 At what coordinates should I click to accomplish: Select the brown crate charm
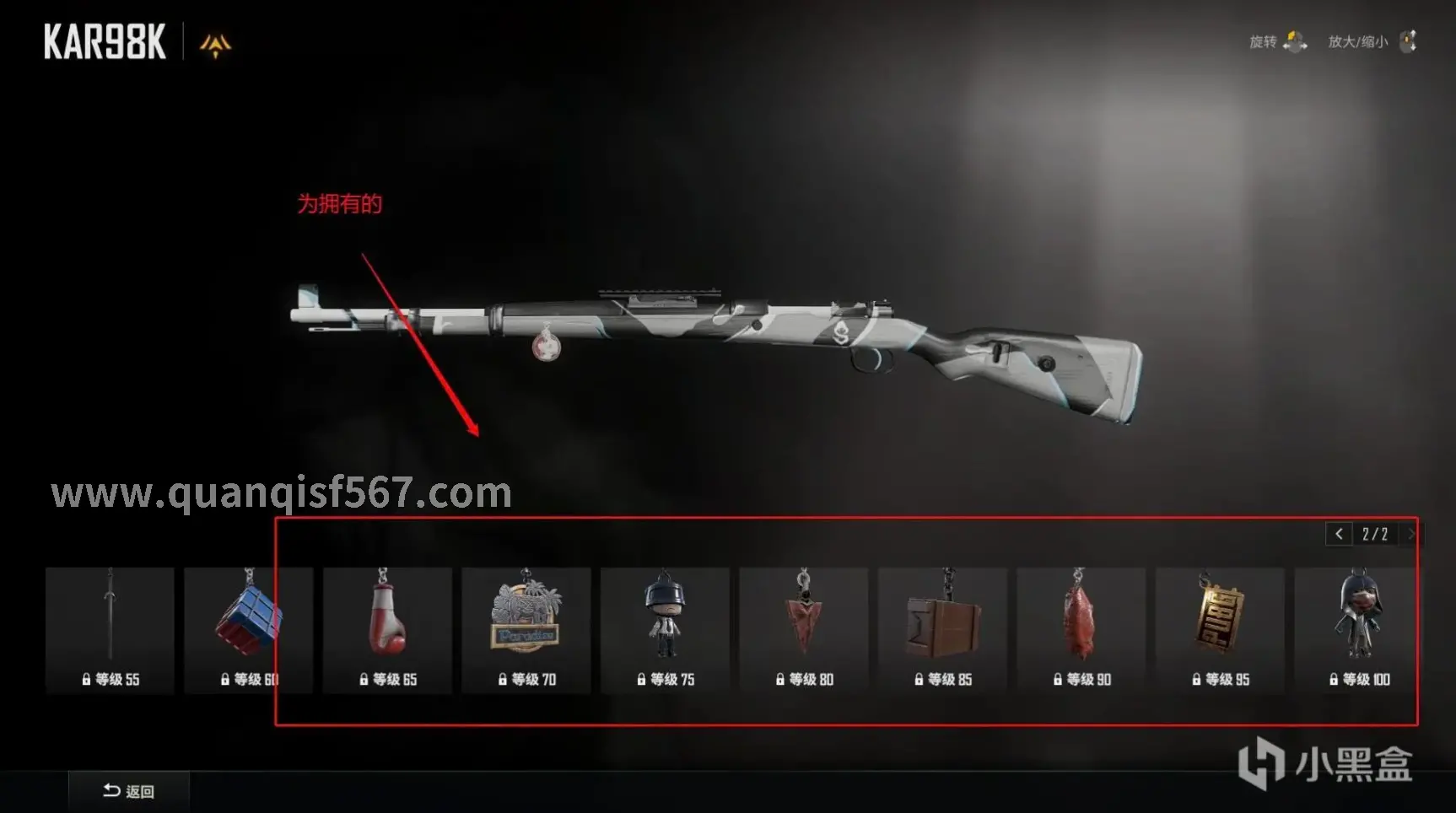click(x=942, y=629)
